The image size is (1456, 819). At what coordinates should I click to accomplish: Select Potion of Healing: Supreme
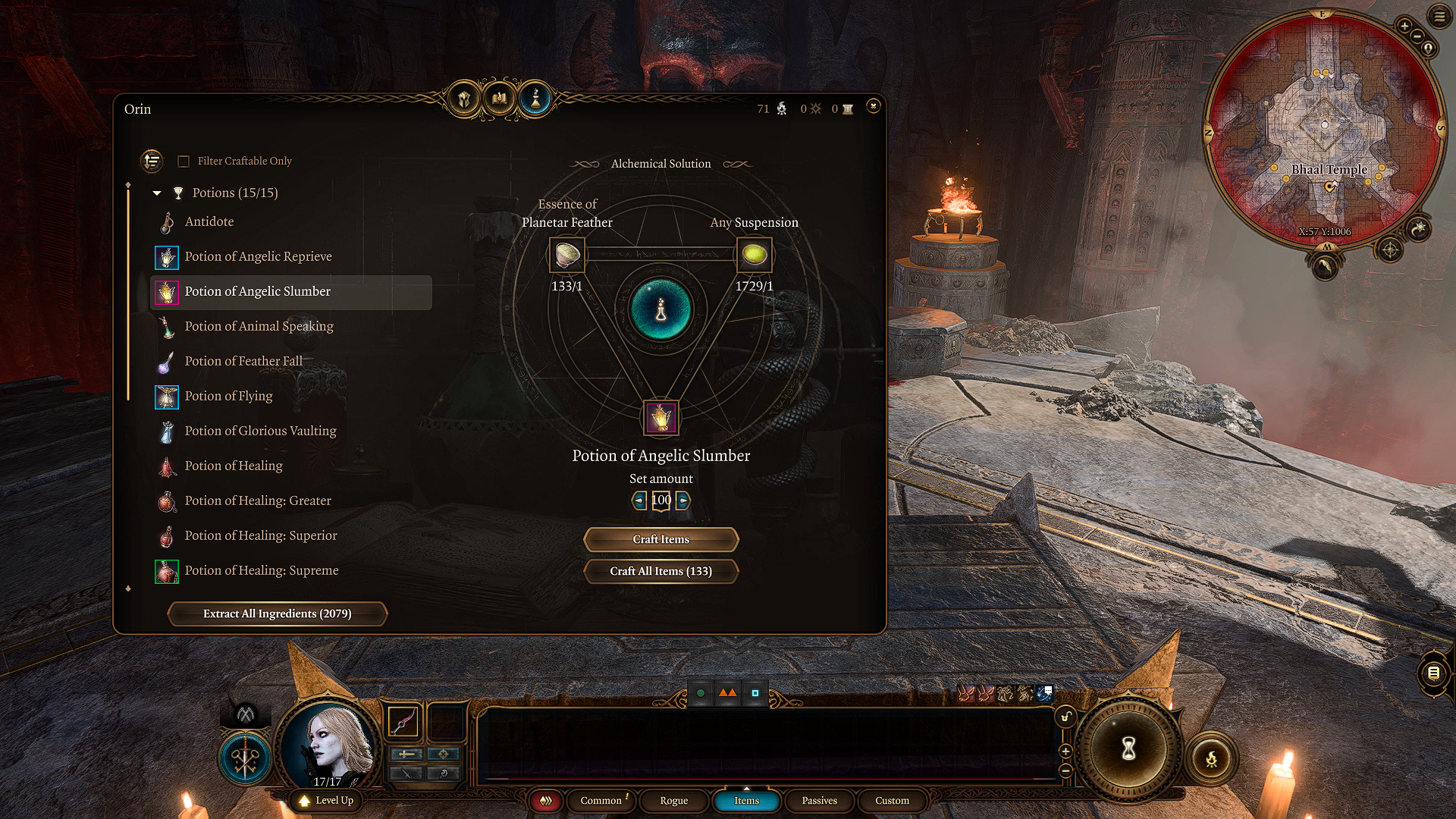pyautogui.click(x=261, y=570)
